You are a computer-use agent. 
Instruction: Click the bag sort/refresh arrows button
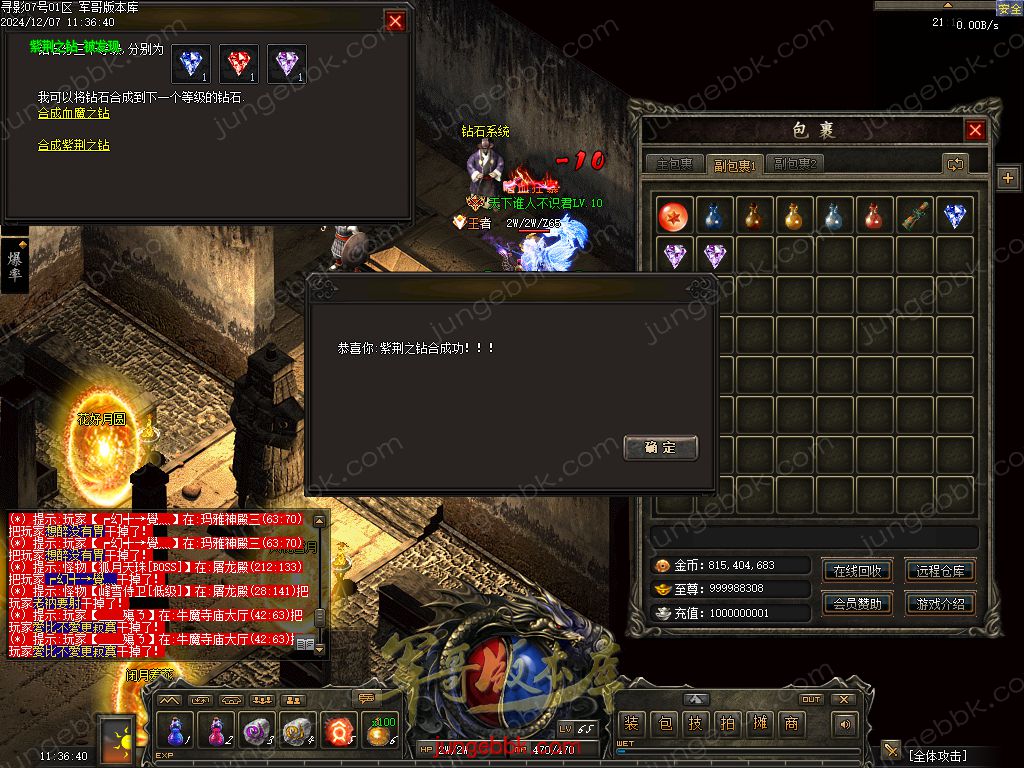tap(955, 164)
